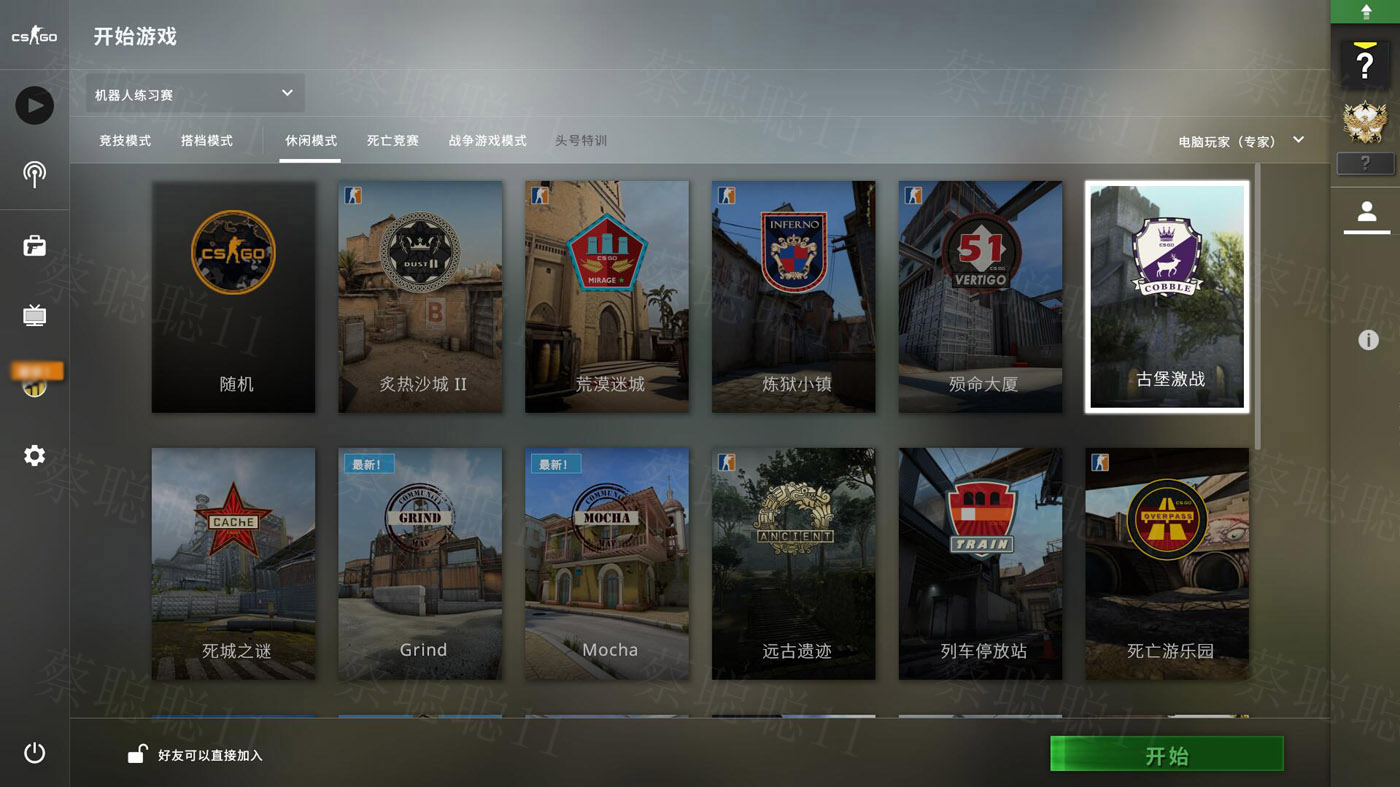Open the 电脑玩家 bot difficulty dropdown
The width and height of the screenshot is (1400, 787).
tap(1241, 141)
